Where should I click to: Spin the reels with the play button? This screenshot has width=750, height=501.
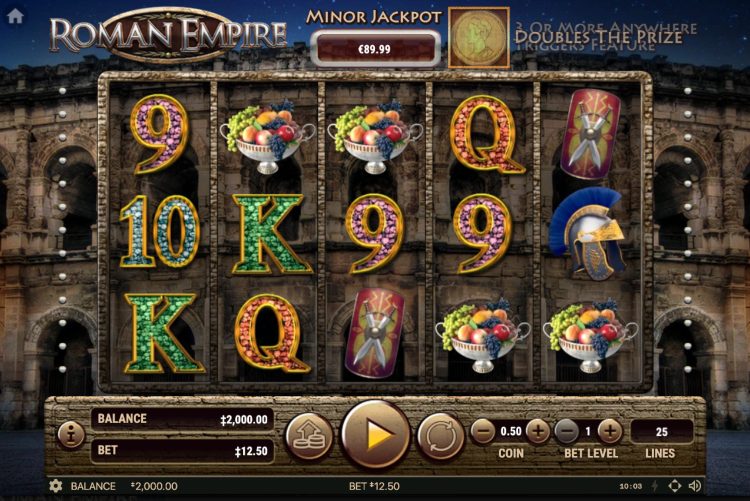point(375,434)
